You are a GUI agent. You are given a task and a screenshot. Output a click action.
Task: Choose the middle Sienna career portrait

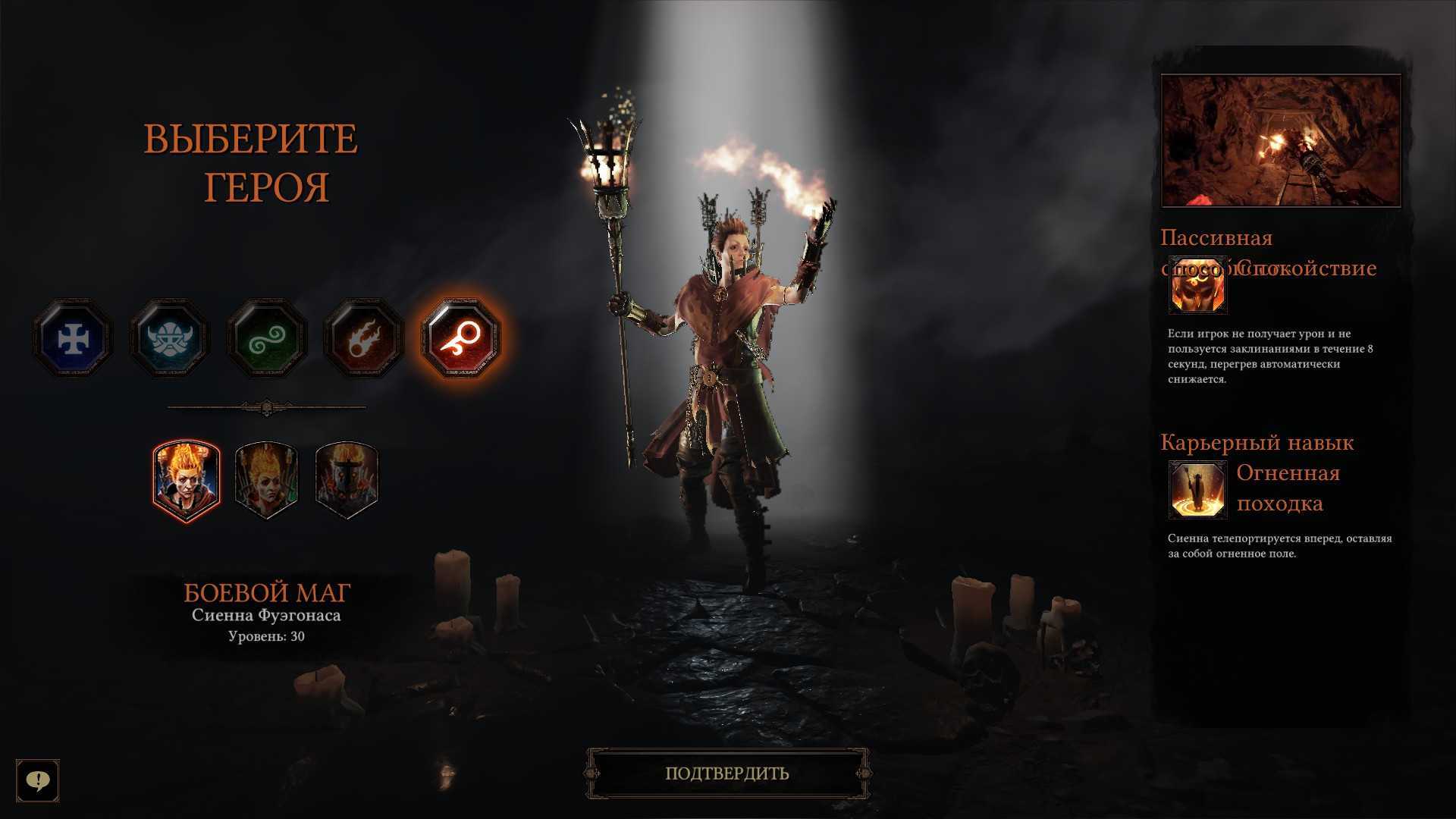[x=266, y=481]
